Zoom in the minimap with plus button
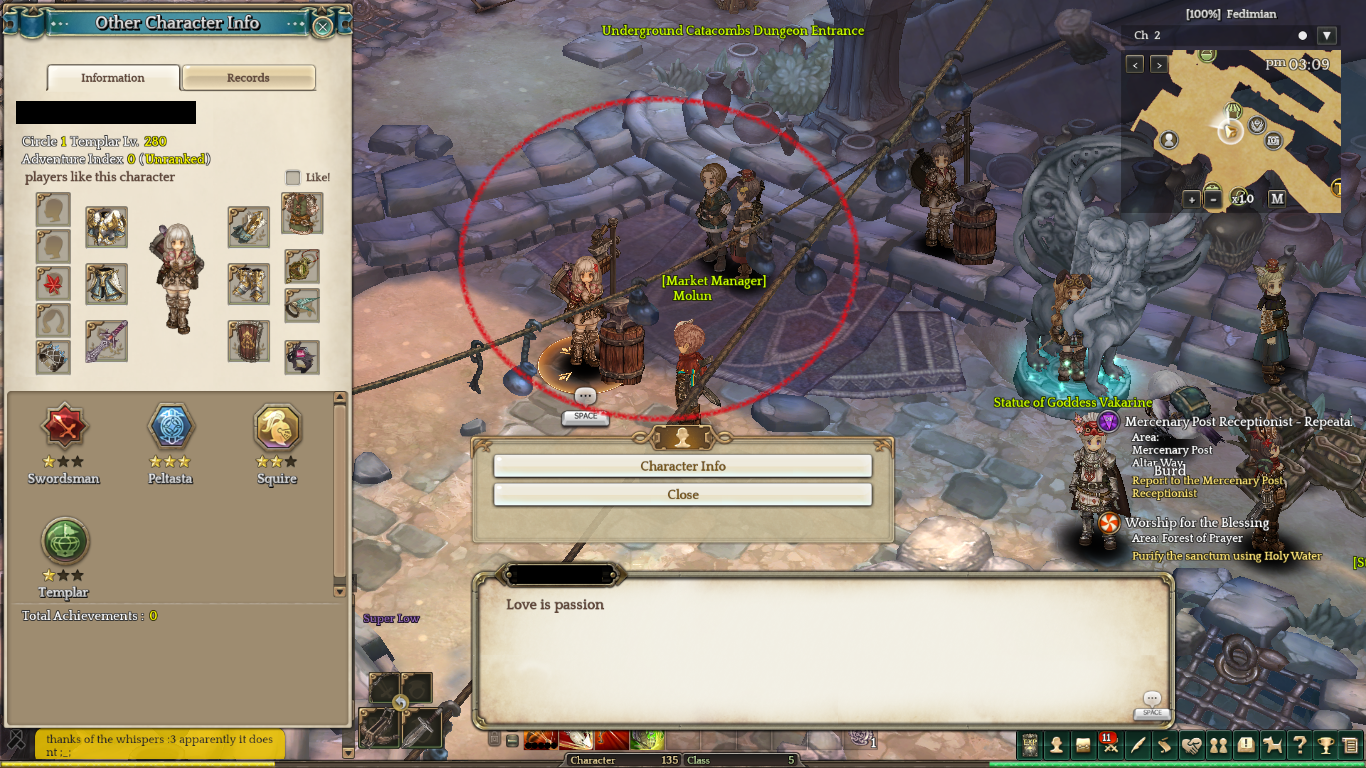 pyautogui.click(x=1192, y=199)
